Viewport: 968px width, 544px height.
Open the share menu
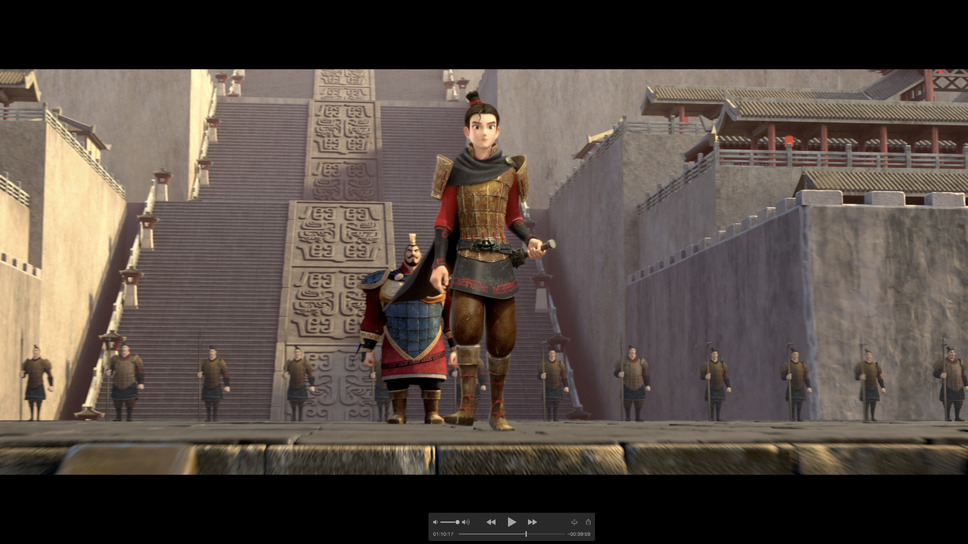588,522
